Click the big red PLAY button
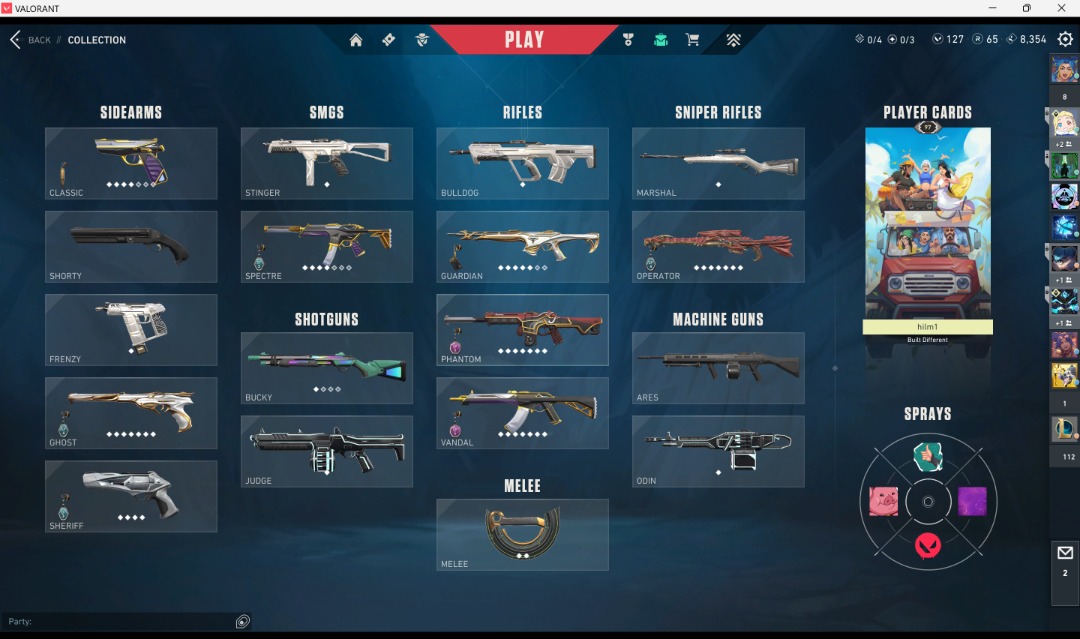Viewport: 1080px width, 639px height. 524,40
